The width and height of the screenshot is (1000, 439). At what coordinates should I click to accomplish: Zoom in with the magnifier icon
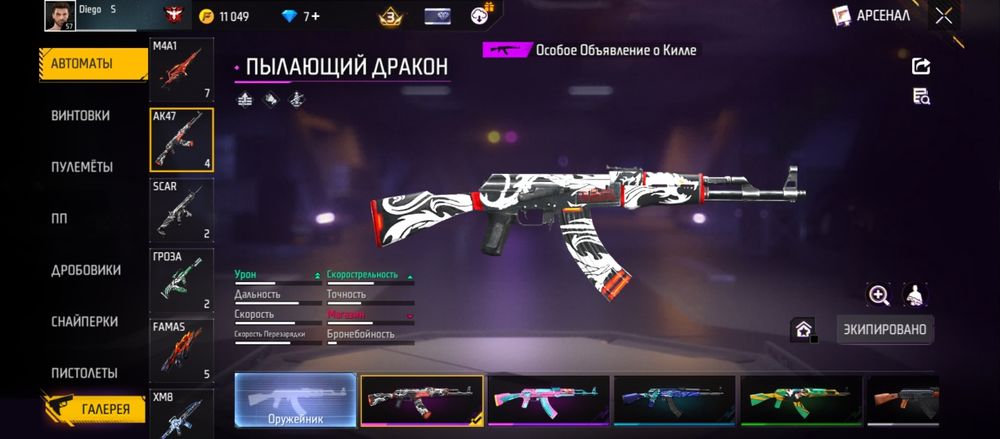click(x=879, y=294)
